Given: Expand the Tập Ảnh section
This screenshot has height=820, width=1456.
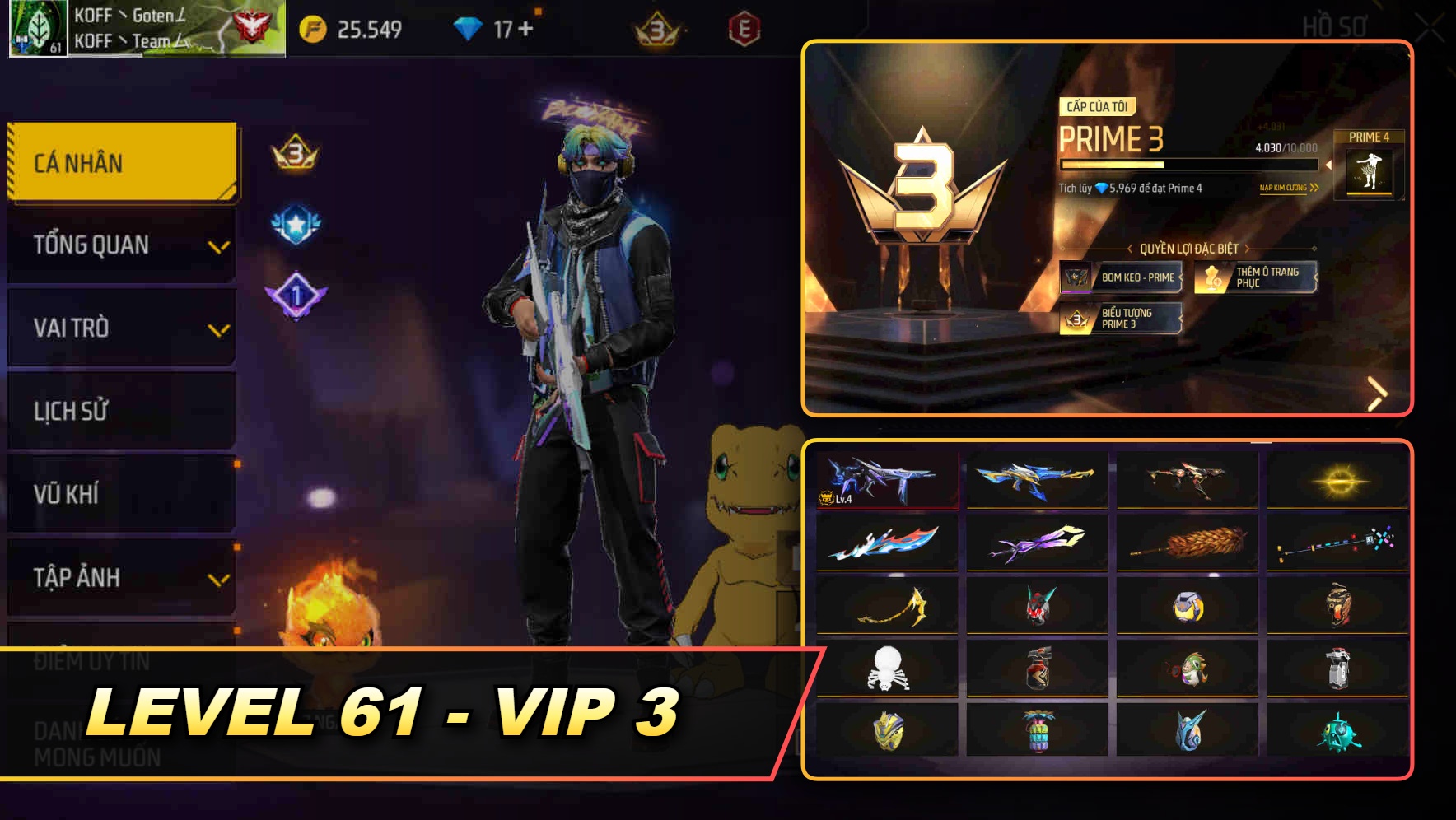Looking at the screenshot, I should click(x=120, y=579).
